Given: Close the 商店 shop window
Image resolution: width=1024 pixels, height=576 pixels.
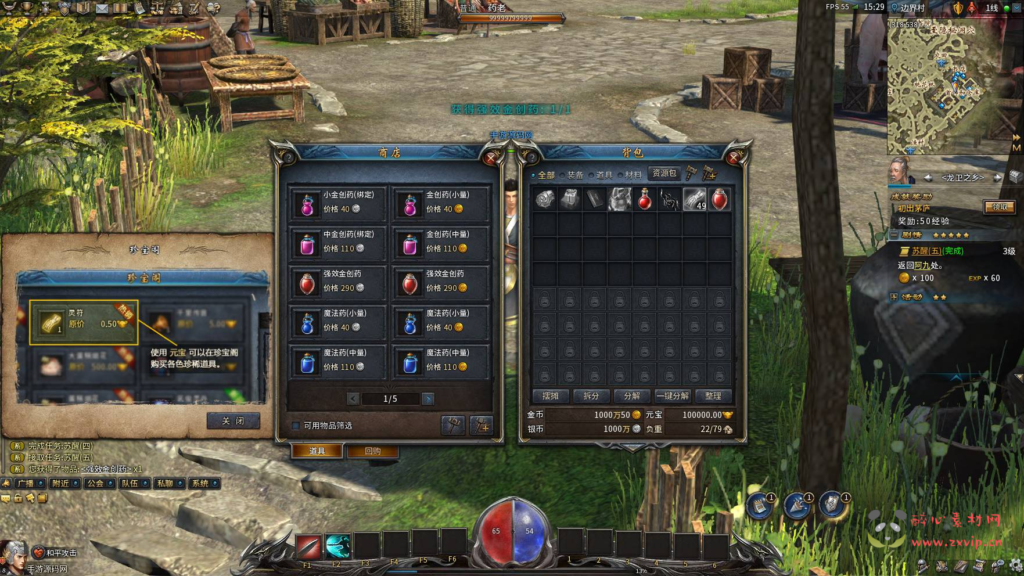Looking at the screenshot, I should click(x=491, y=157).
